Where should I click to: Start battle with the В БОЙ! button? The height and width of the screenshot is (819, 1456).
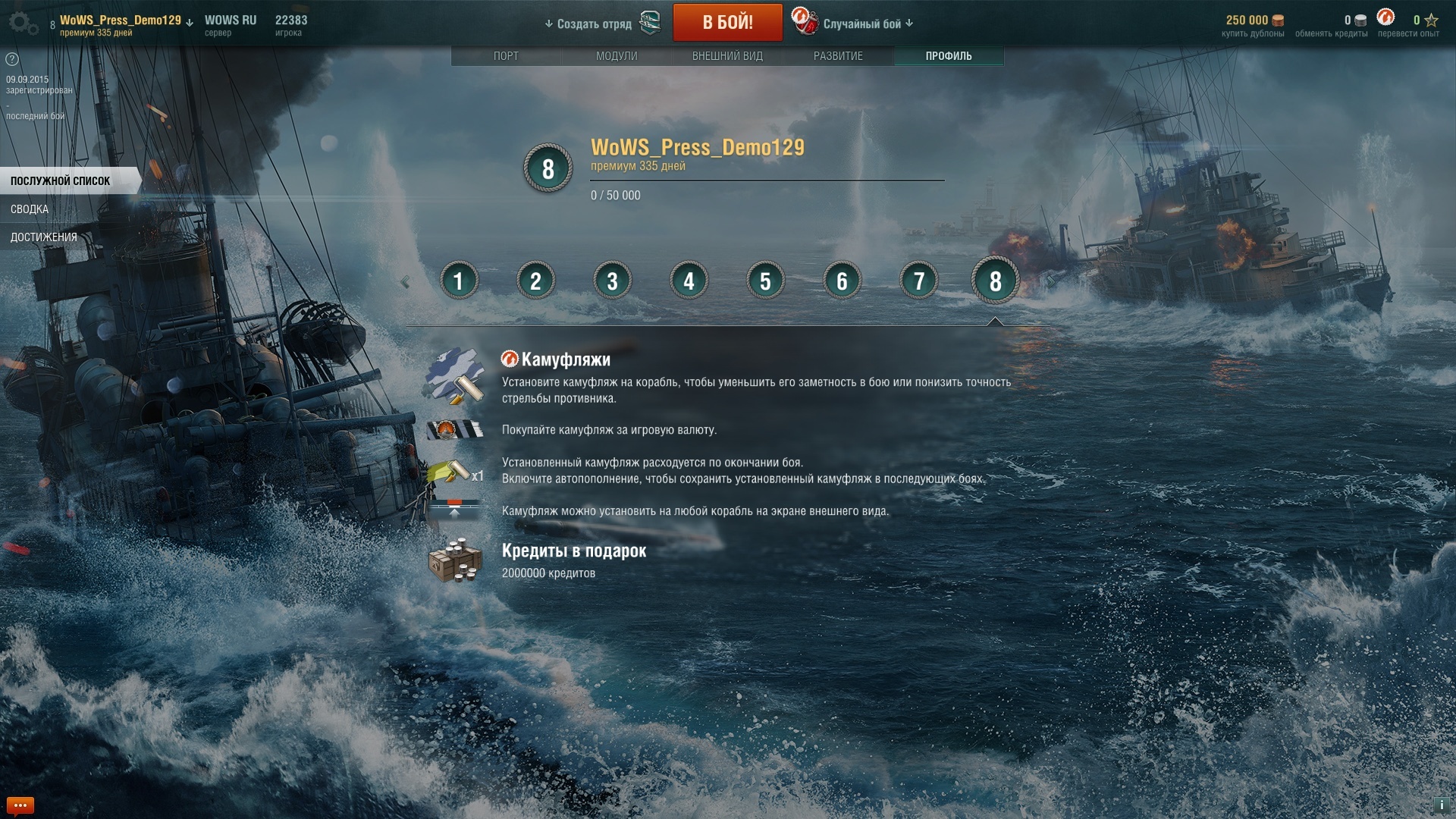(x=727, y=23)
